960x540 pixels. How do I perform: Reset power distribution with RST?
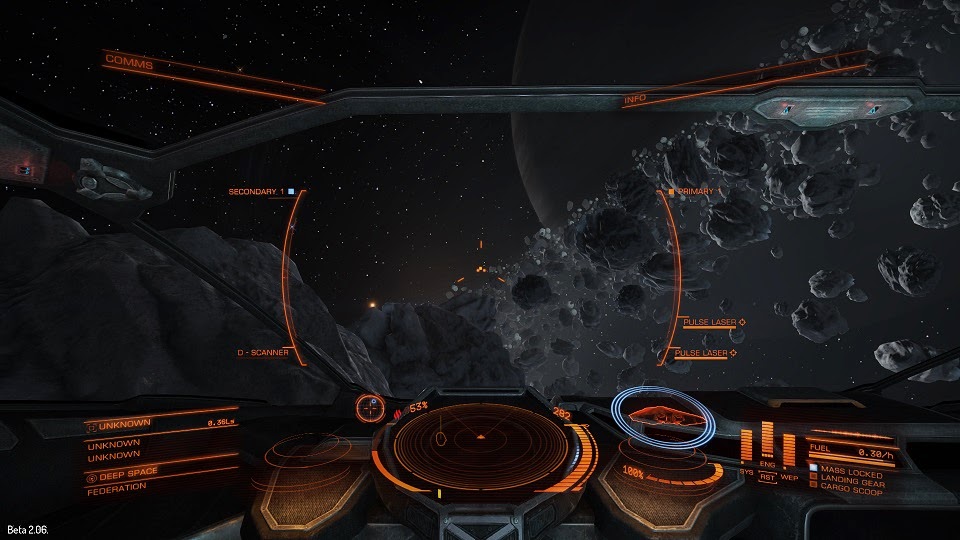click(767, 477)
